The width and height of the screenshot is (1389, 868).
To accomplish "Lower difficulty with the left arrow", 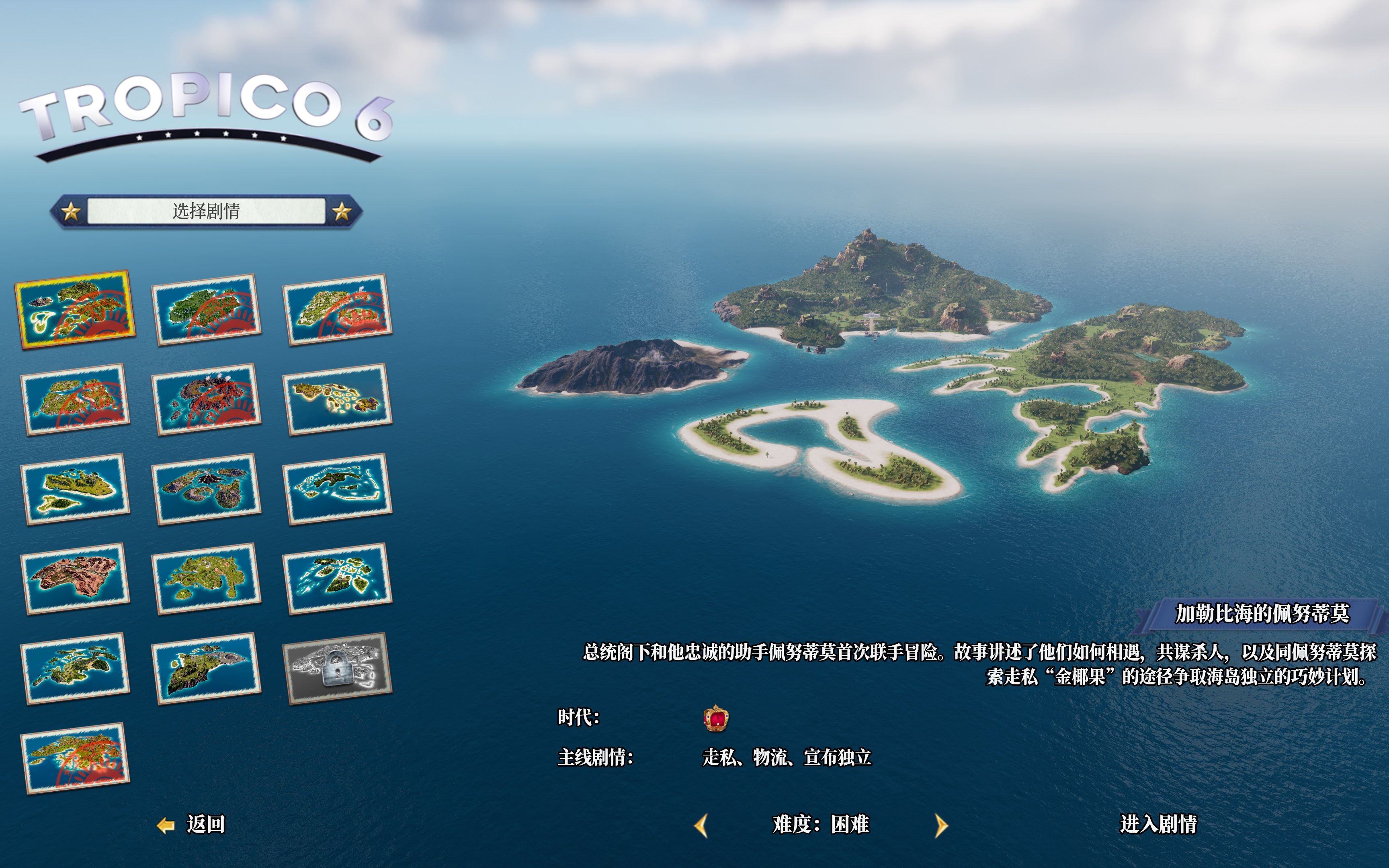I will tap(701, 826).
